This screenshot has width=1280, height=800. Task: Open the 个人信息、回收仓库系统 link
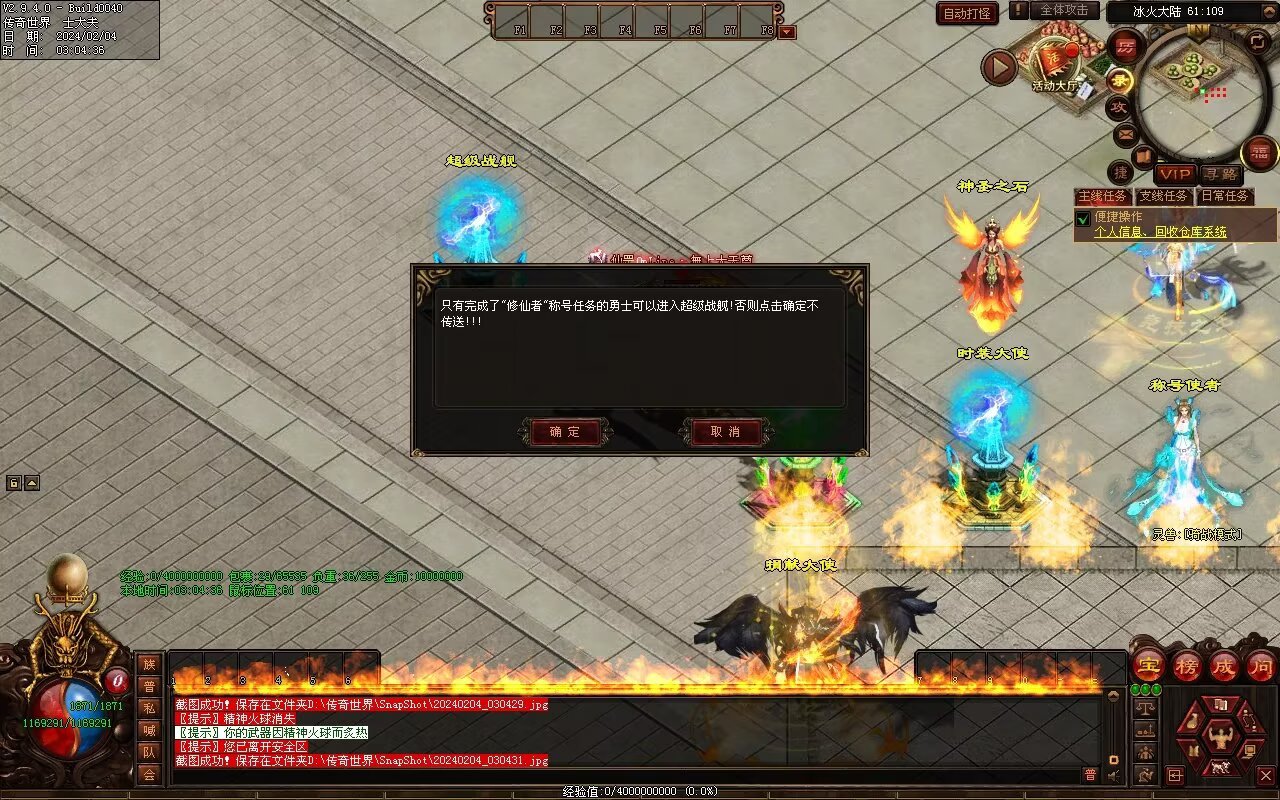point(1160,232)
